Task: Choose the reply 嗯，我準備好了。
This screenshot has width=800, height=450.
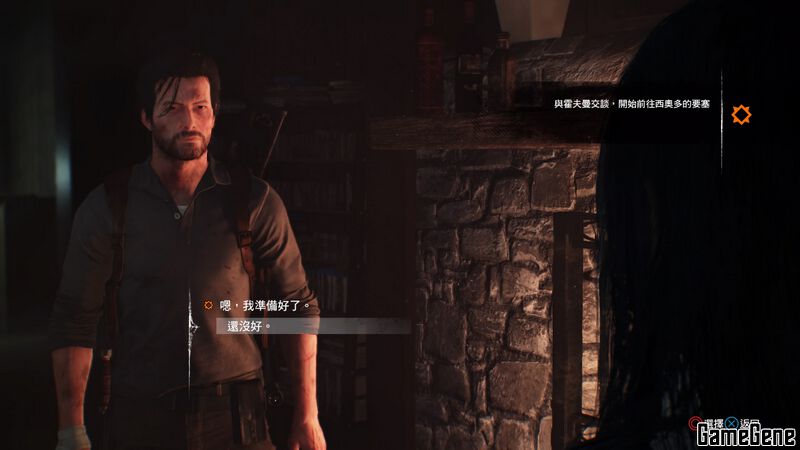Action: [x=264, y=305]
